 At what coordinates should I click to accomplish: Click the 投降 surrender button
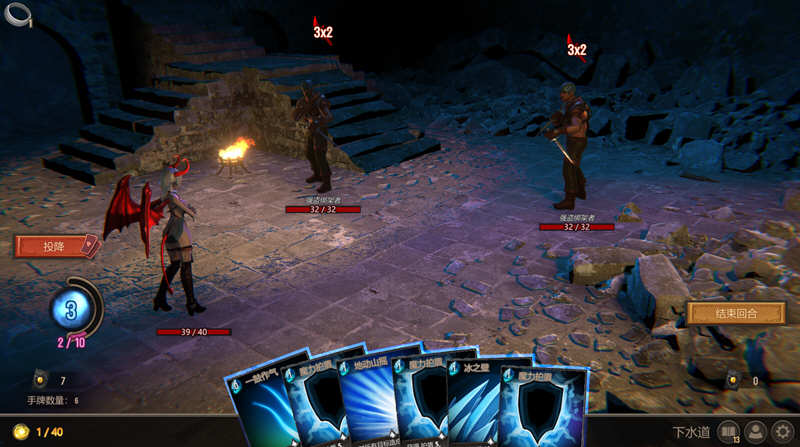55,246
